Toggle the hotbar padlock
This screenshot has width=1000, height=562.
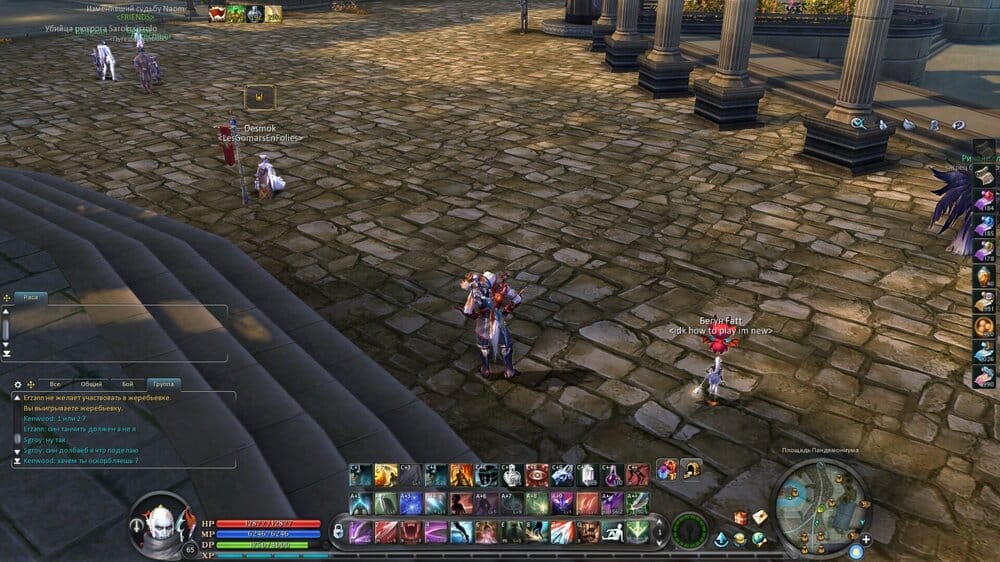pyautogui.click(x=337, y=530)
